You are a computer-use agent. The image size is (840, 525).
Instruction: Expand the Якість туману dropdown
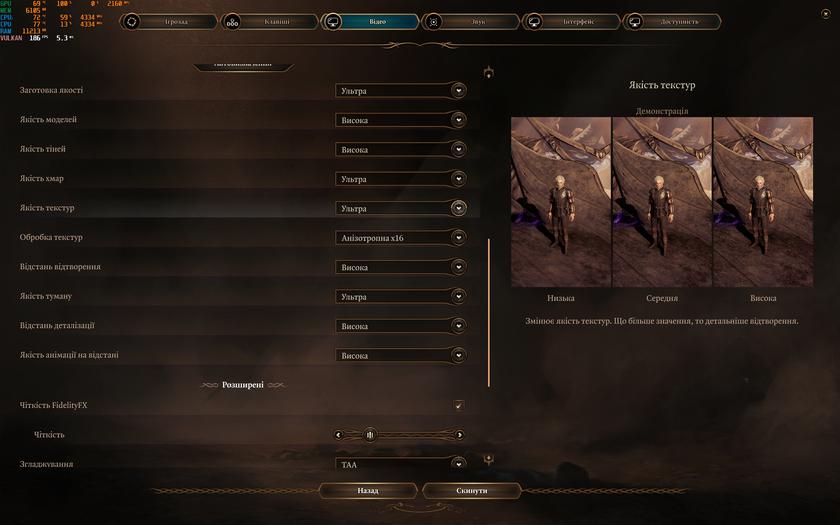(x=401, y=297)
